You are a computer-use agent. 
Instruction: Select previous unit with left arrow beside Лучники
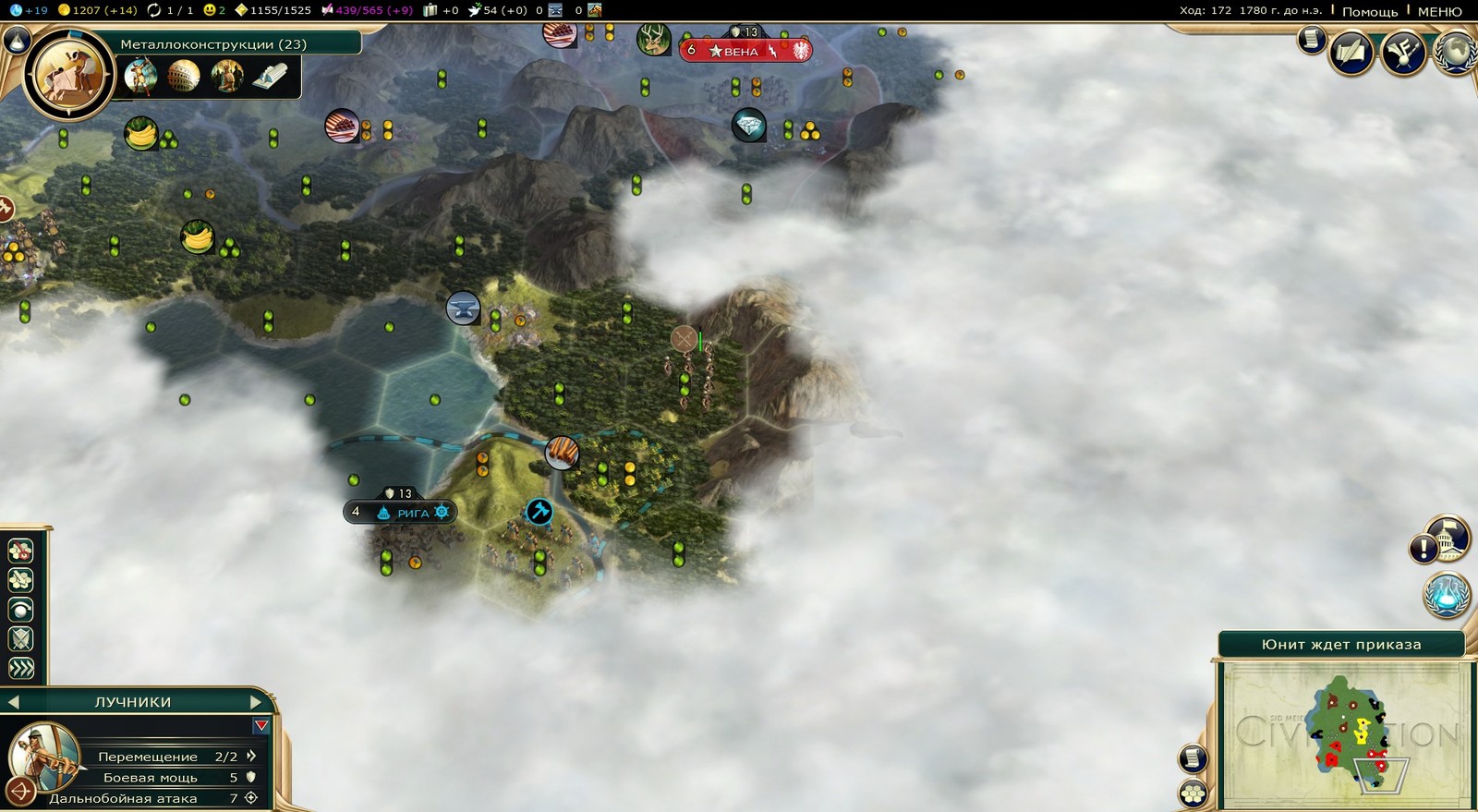[x=13, y=702]
